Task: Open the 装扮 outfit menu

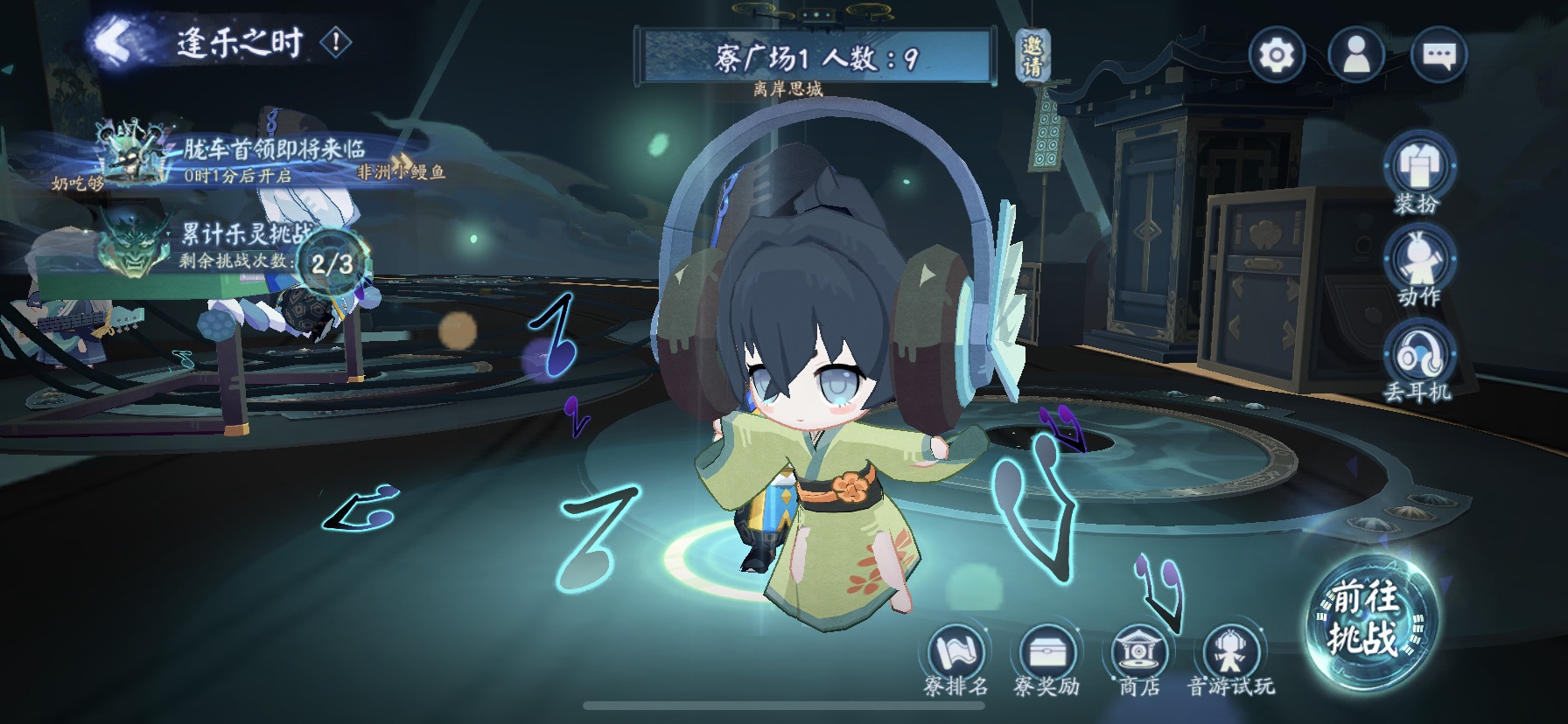Action: point(1417,172)
